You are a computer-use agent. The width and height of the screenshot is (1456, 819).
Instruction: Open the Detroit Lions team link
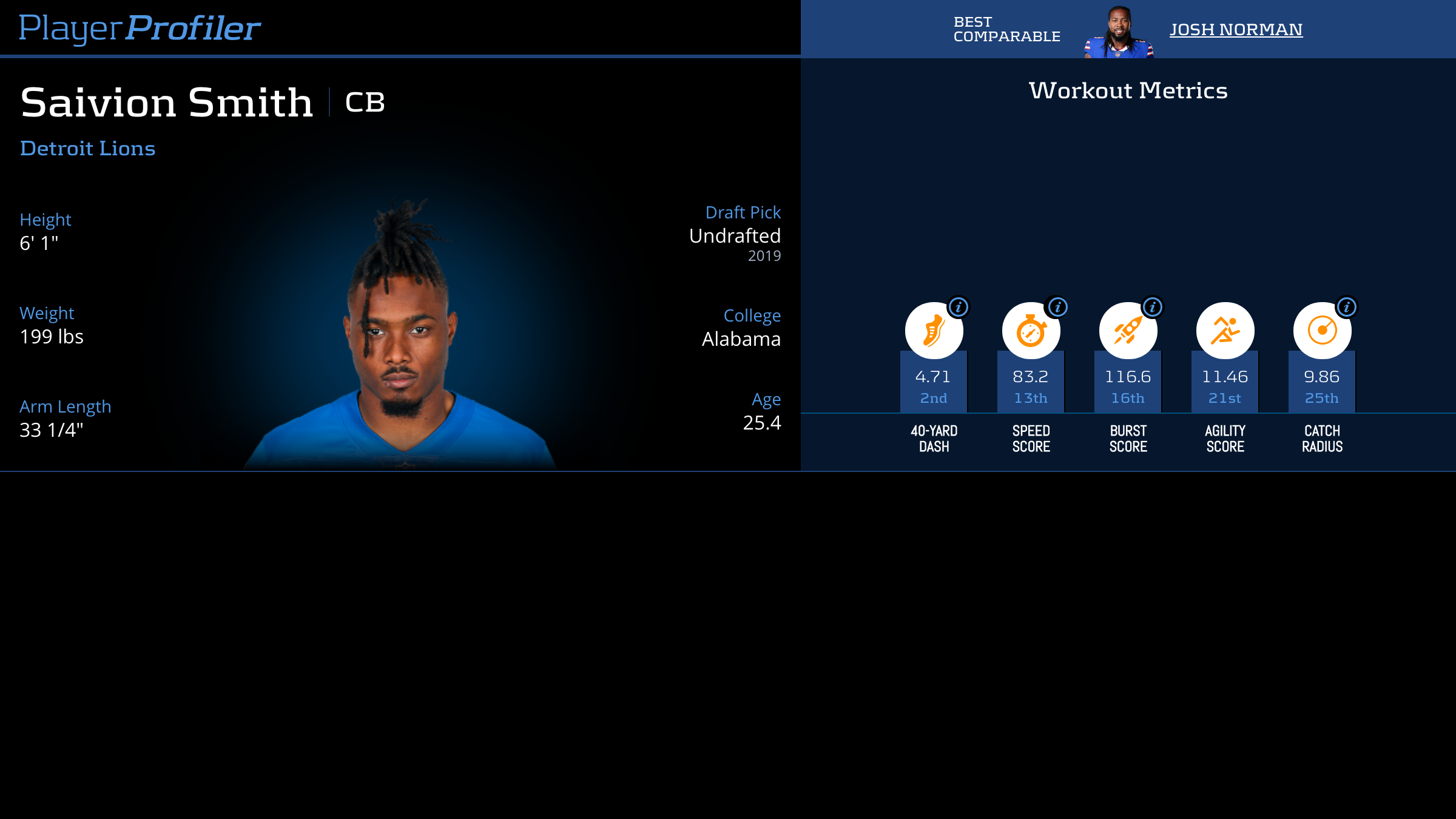pos(87,149)
